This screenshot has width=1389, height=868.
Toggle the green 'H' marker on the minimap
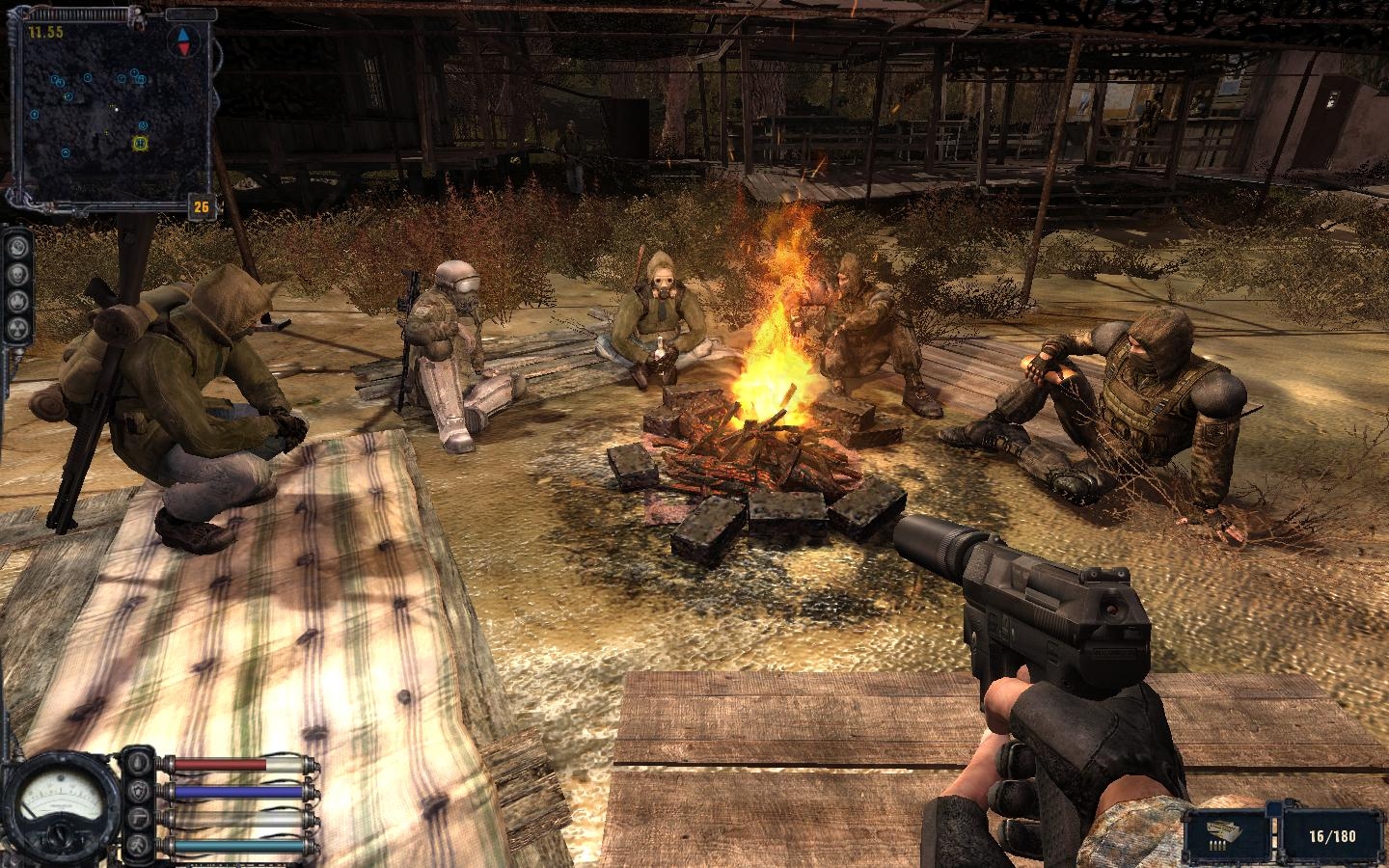pyautogui.click(x=141, y=145)
